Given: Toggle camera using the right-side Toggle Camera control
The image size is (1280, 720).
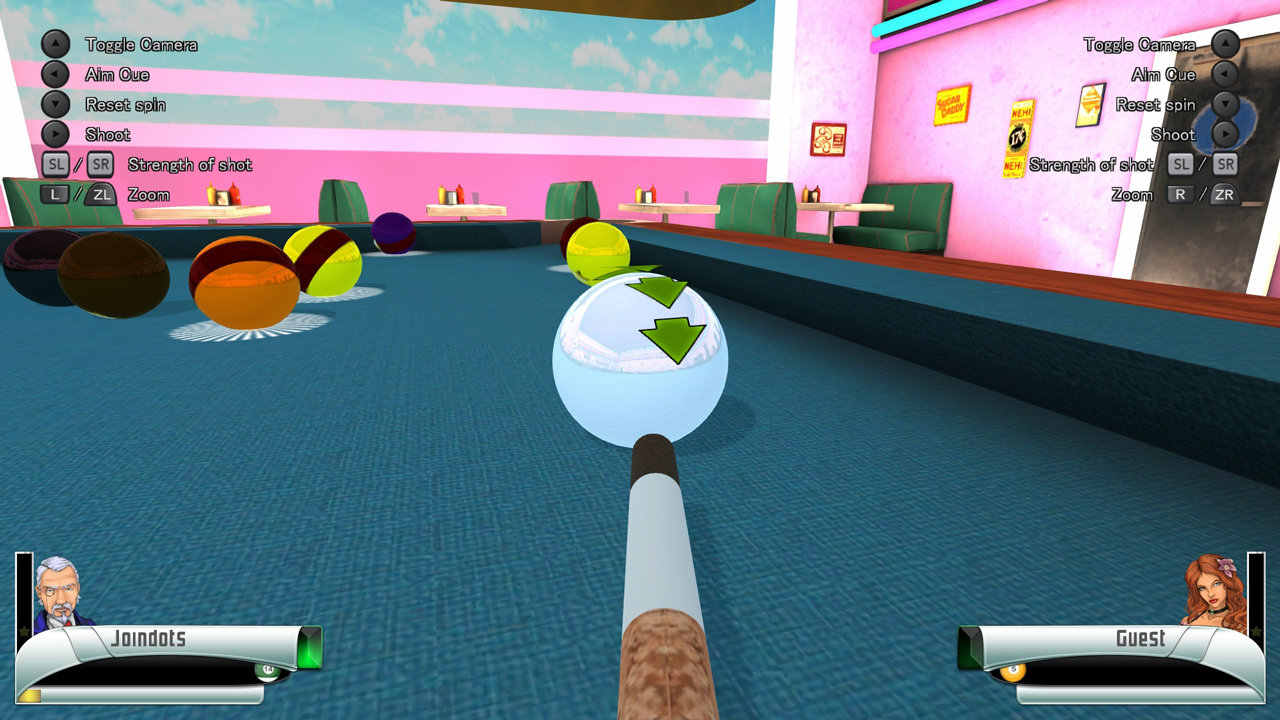Looking at the screenshot, I should (1225, 44).
